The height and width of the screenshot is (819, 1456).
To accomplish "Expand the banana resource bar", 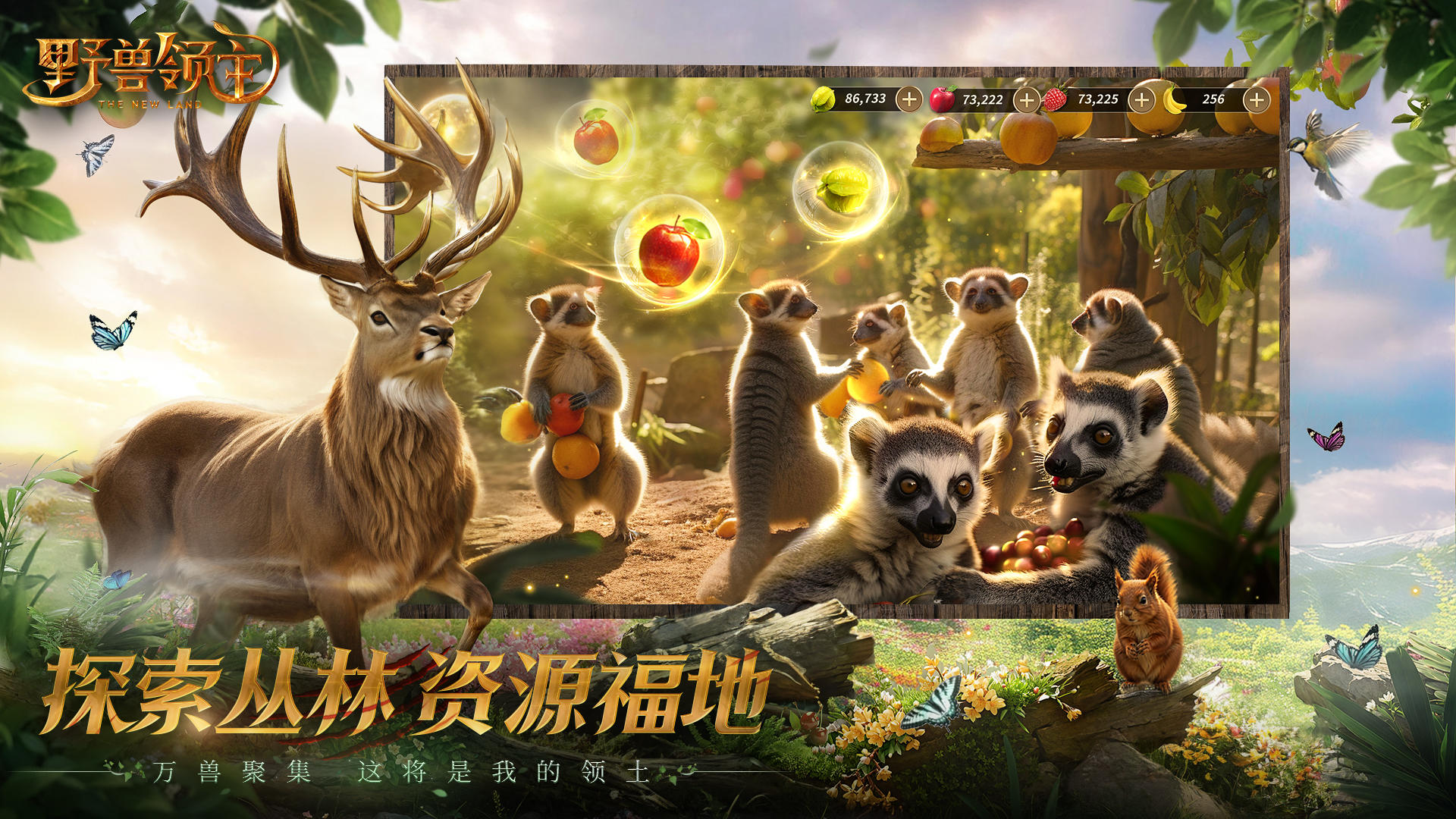I will [1255, 99].
